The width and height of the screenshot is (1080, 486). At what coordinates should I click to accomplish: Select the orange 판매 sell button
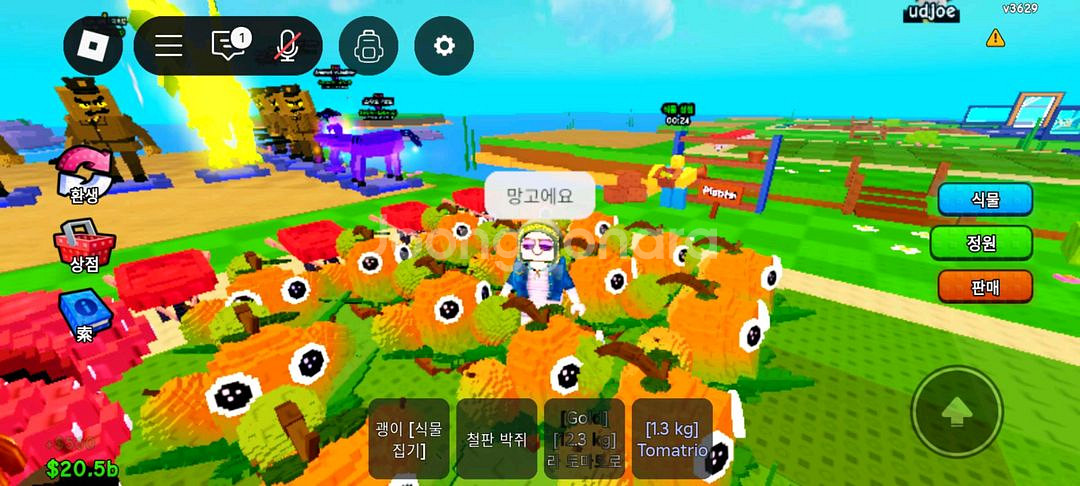[984, 287]
